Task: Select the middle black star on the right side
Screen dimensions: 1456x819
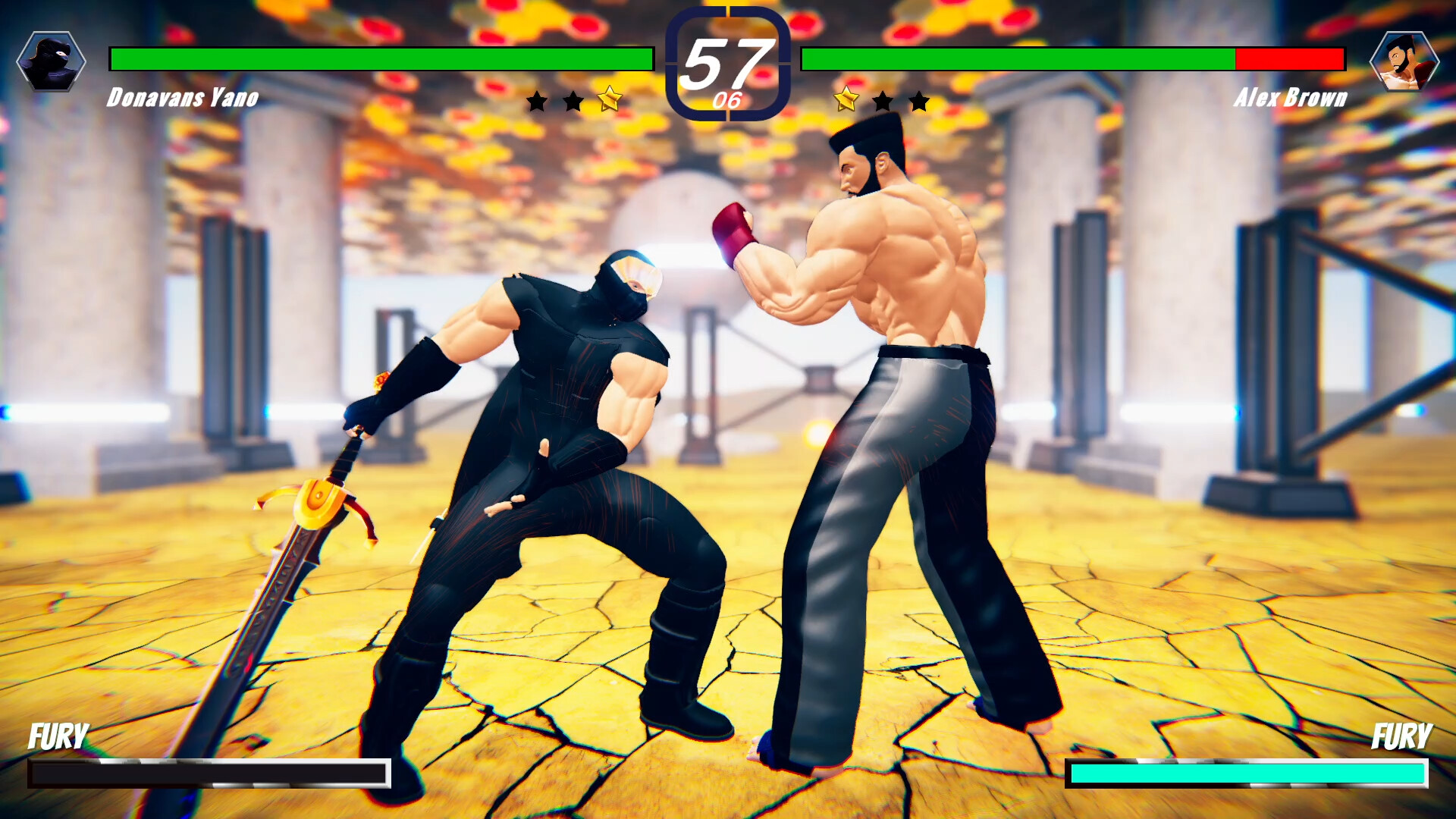Action: [883, 99]
